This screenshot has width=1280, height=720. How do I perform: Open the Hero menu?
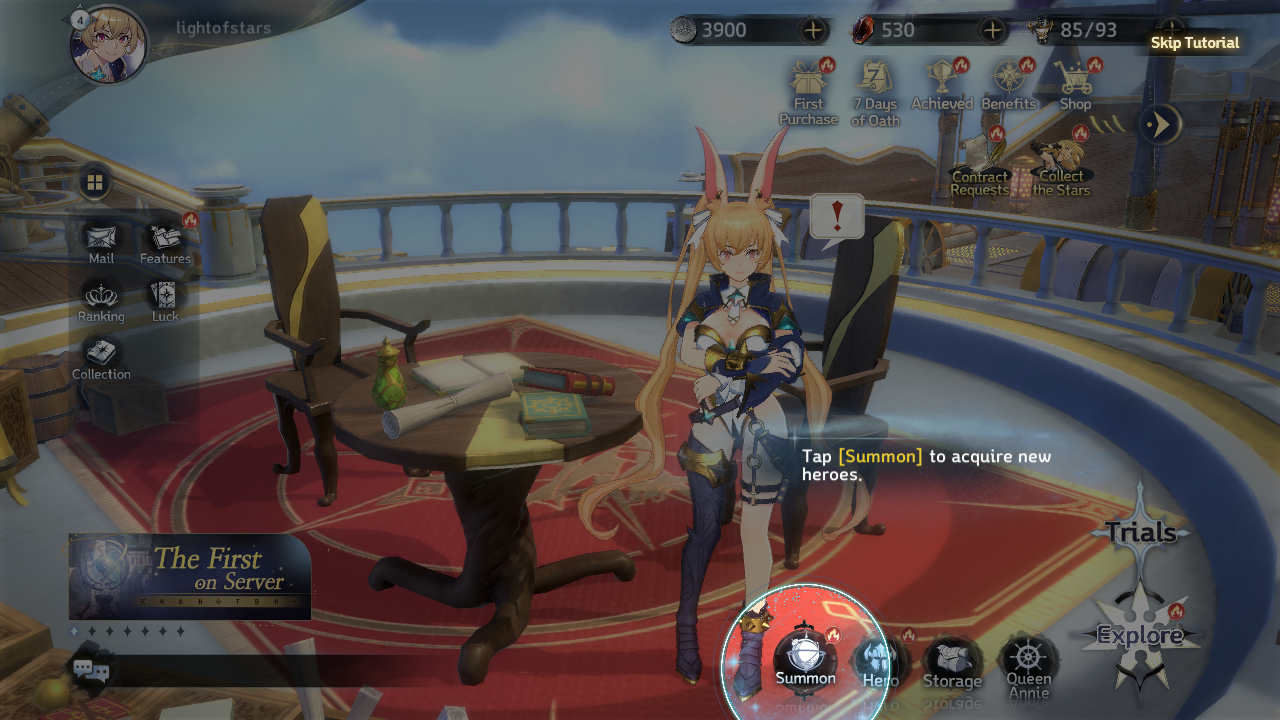pyautogui.click(x=879, y=660)
